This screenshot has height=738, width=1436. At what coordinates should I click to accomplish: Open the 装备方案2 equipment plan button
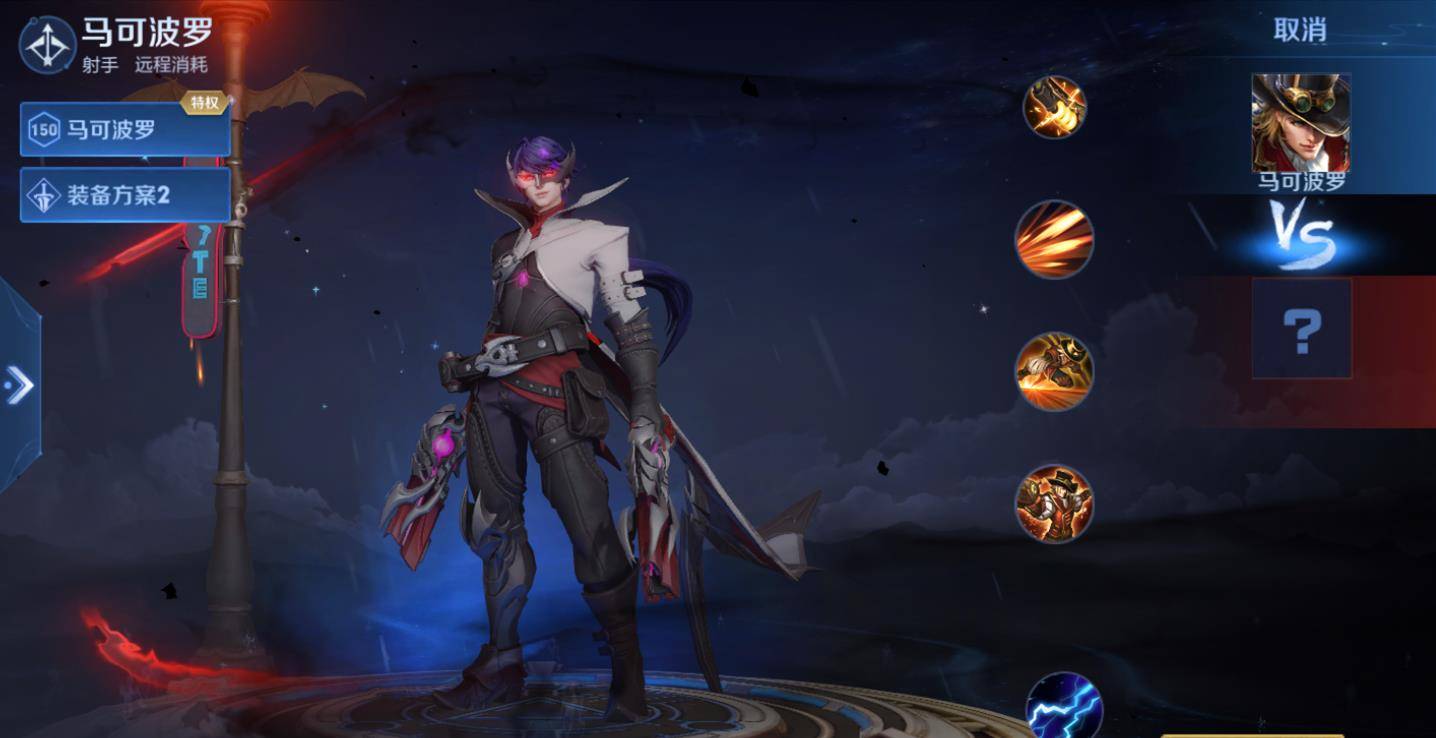coord(125,195)
